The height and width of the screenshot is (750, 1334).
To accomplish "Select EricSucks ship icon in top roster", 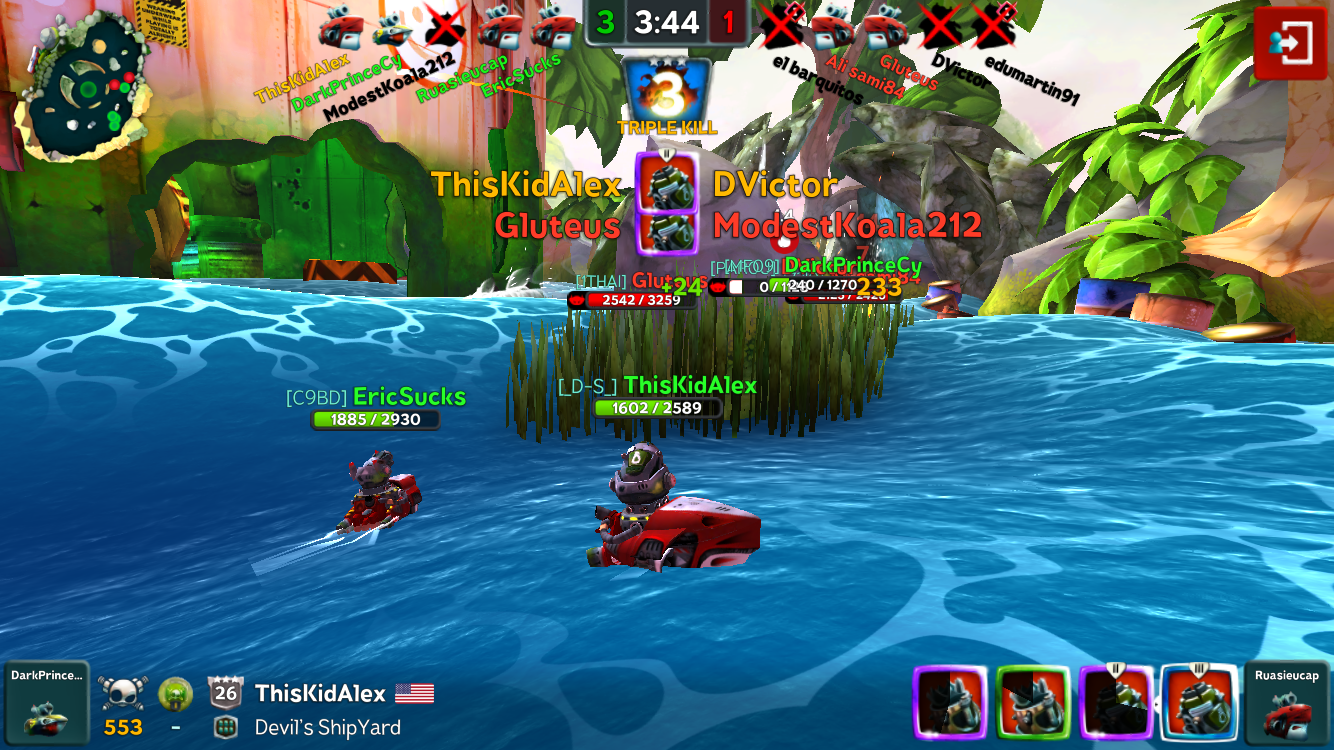I will point(552,28).
